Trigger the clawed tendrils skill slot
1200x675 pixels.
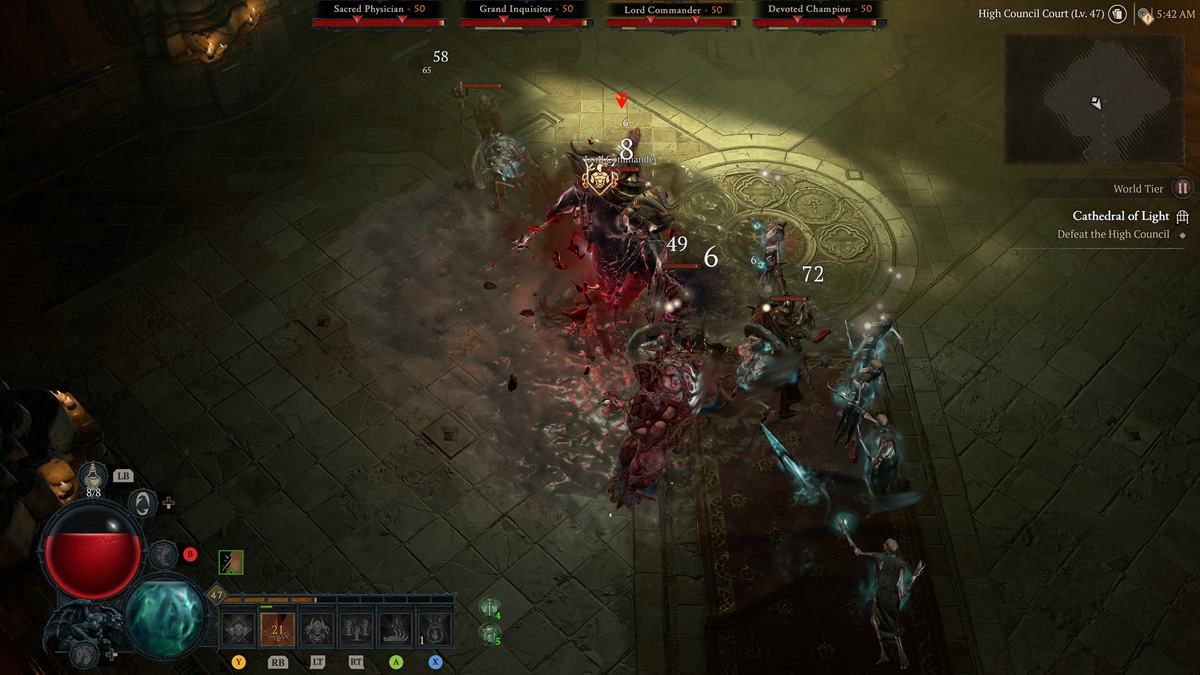396,629
